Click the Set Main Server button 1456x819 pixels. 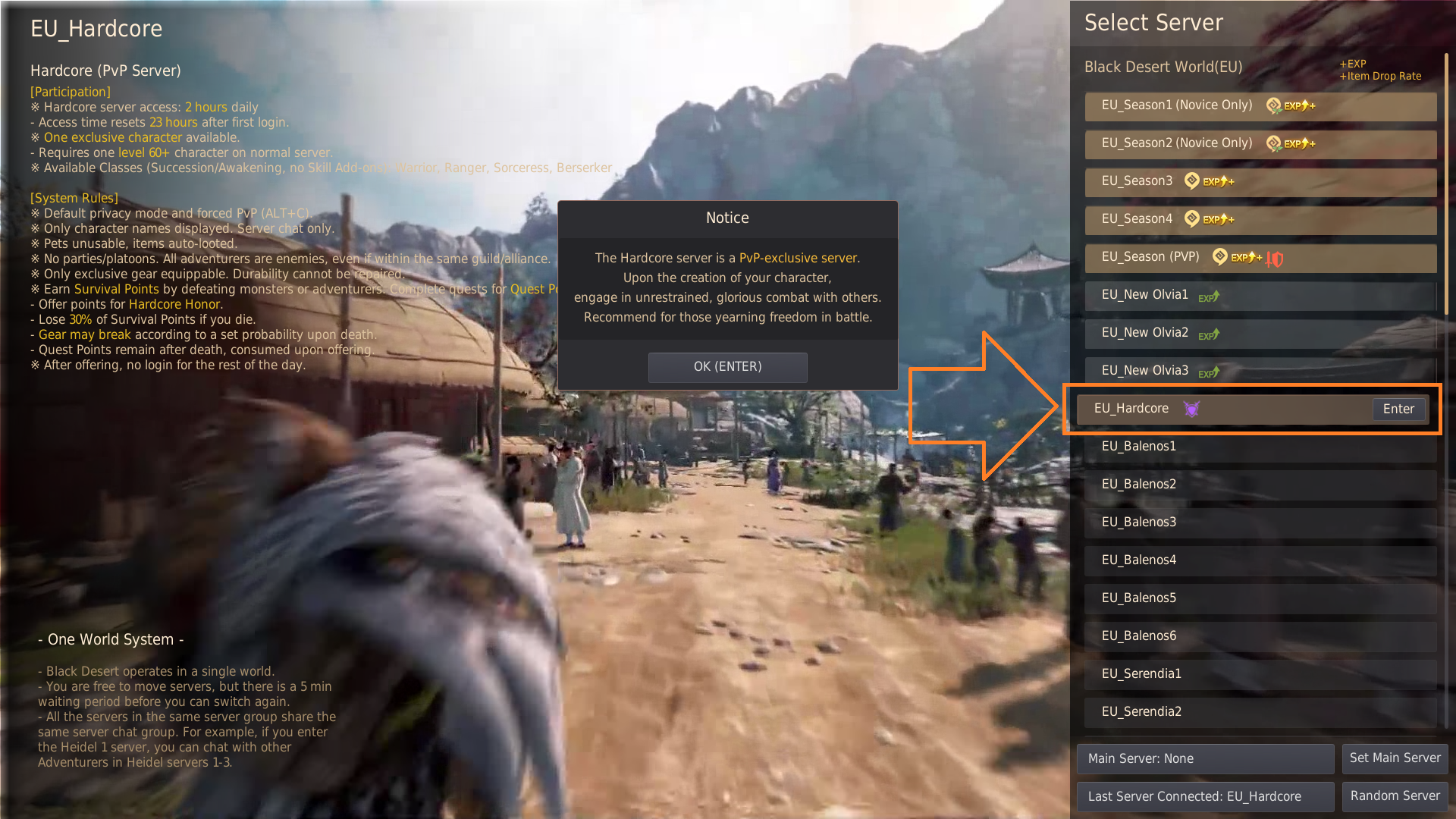pos(1395,758)
